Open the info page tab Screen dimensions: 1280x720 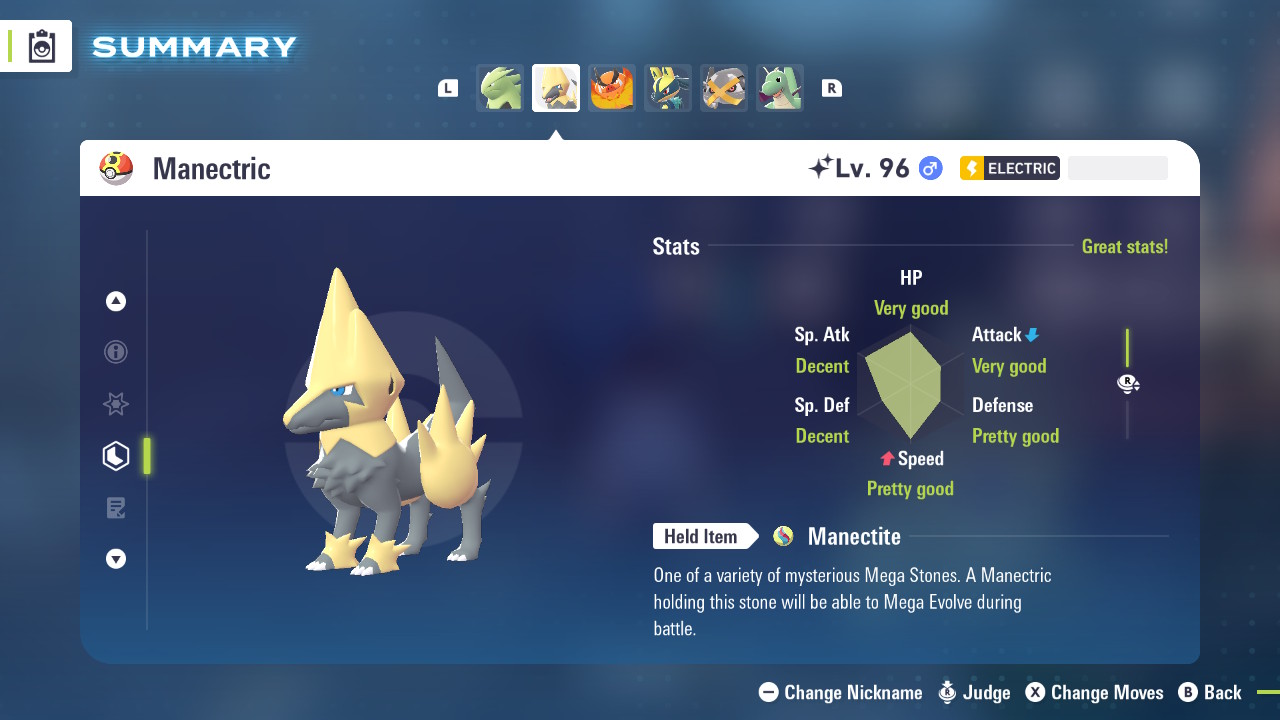point(116,352)
